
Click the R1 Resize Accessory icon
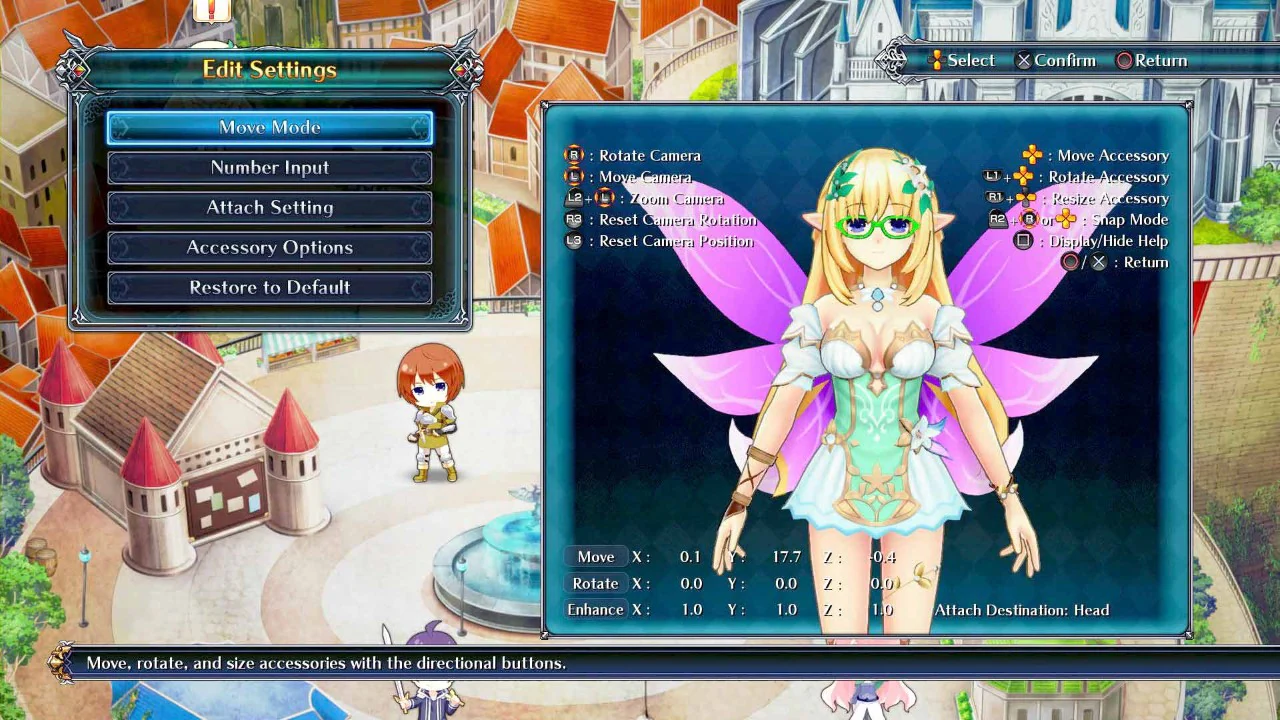click(x=996, y=198)
